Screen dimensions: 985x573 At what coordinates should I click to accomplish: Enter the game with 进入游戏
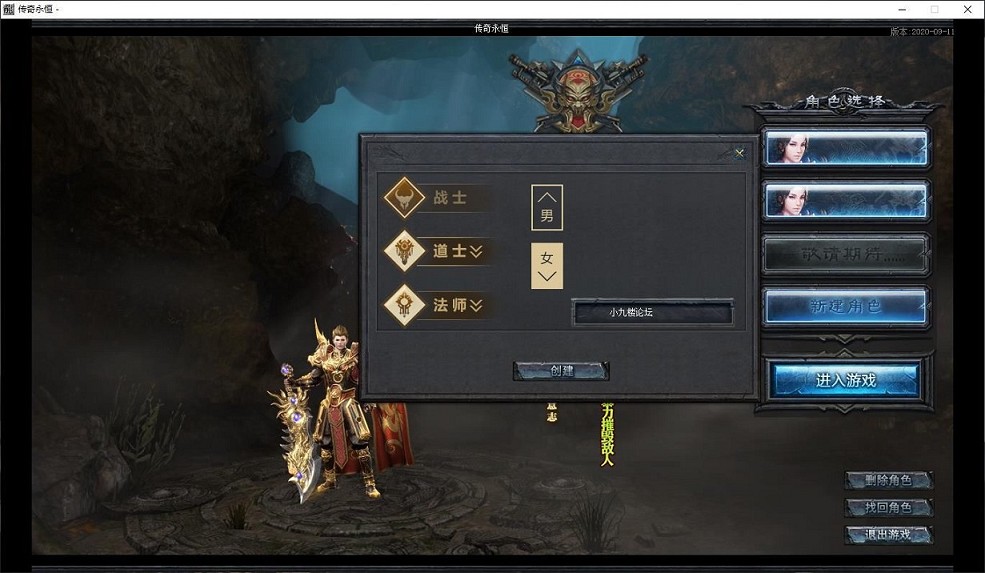[x=846, y=379]
